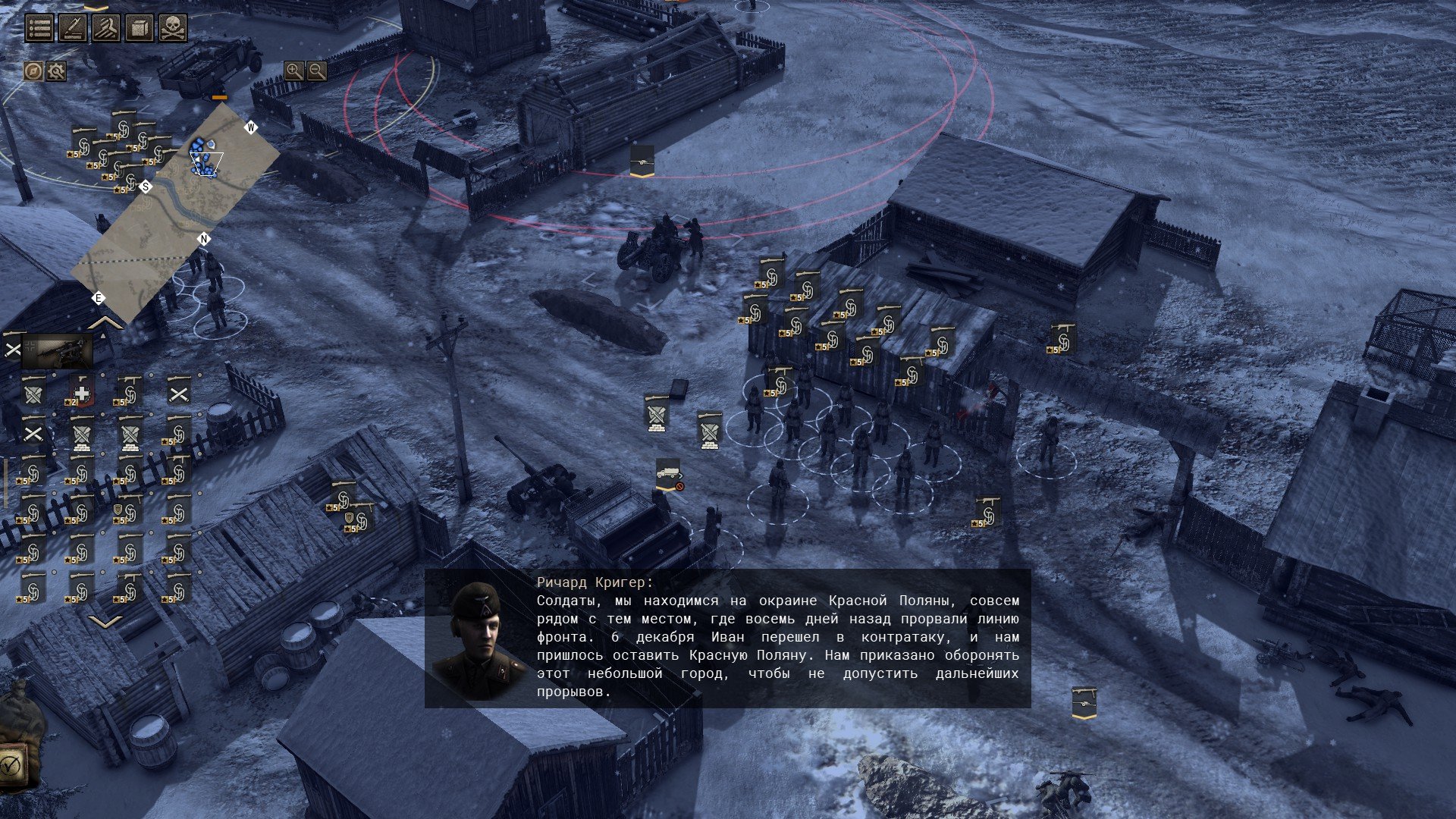The image size is (1456, 819).
Task: Zoom in the minimap
Action: click(293, 71)
